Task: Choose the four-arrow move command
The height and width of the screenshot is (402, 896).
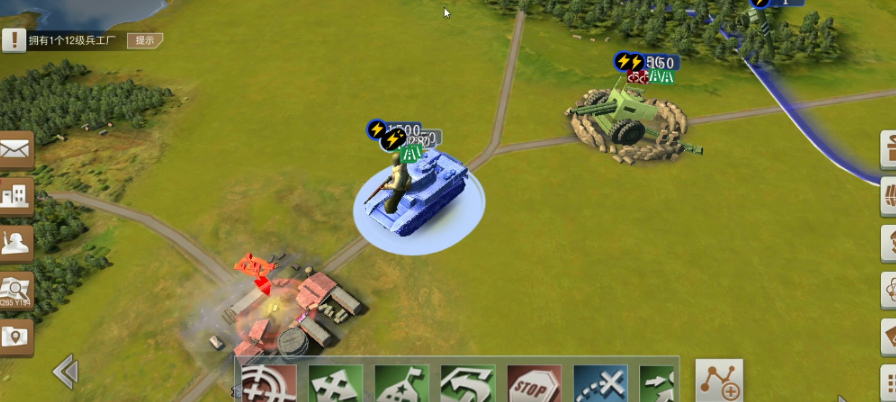Action: click(x=335, y=383)
